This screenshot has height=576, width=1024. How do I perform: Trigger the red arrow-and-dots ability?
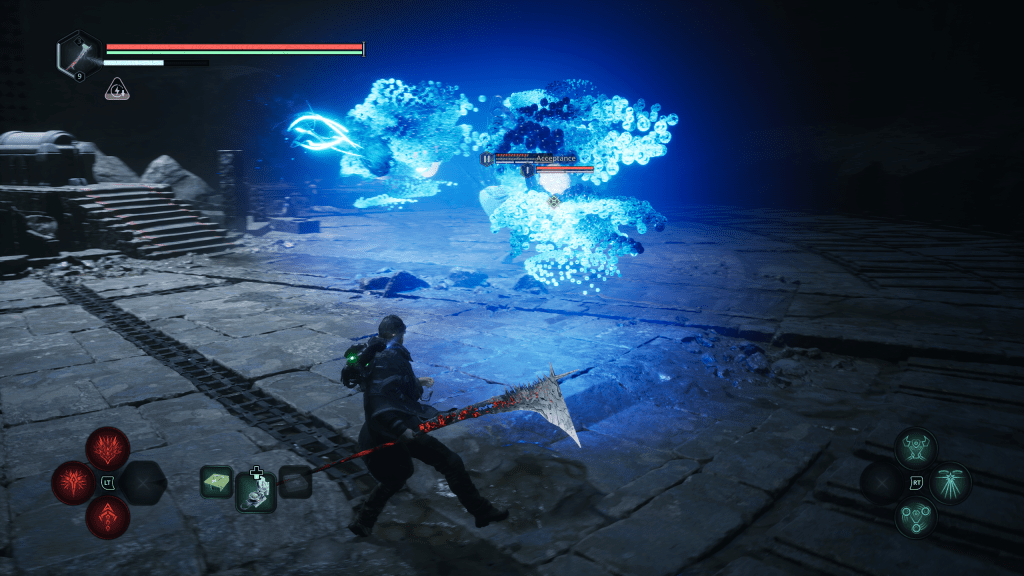coord(107,517)
